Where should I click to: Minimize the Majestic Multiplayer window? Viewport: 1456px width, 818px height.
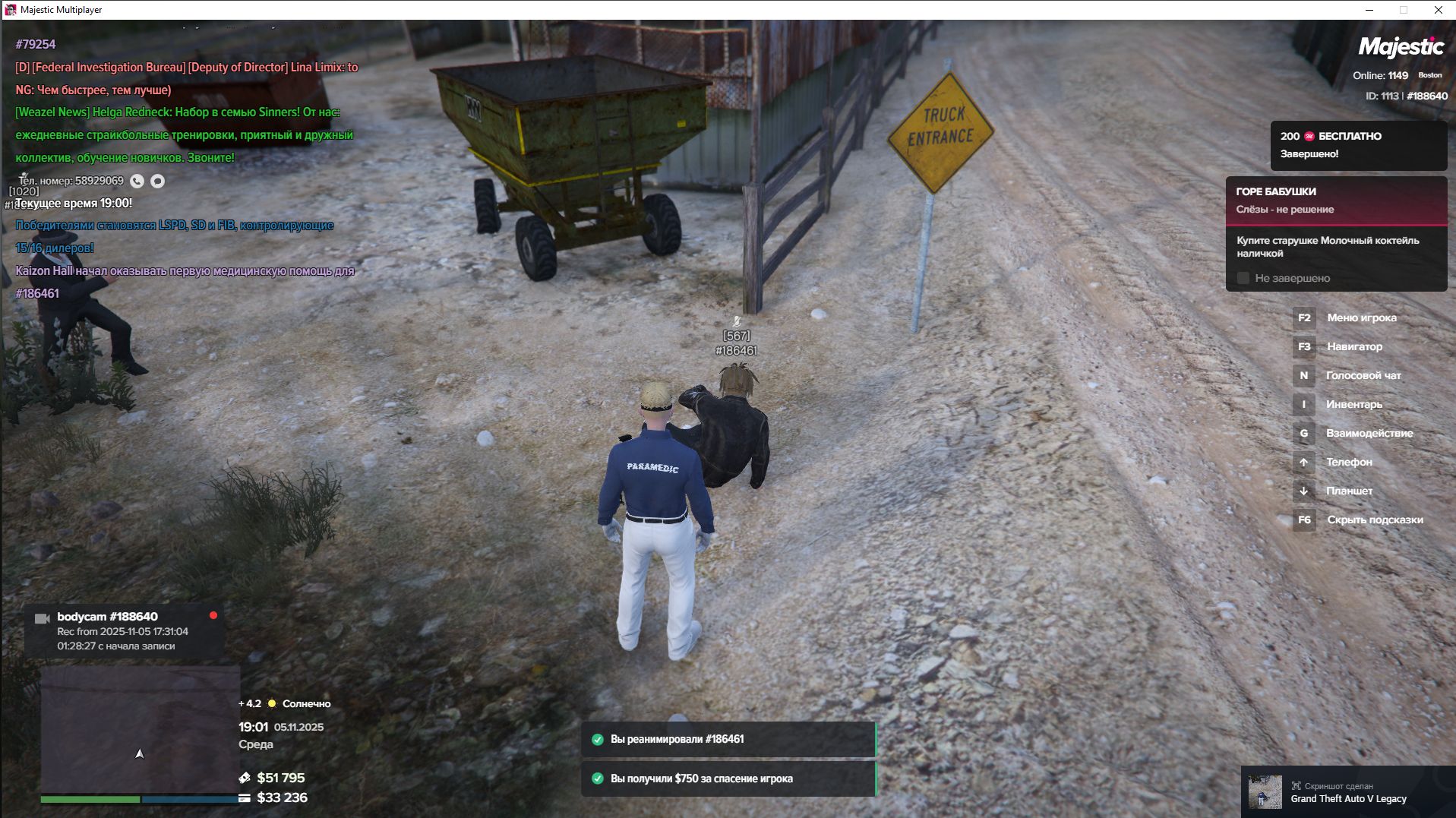1369,10
